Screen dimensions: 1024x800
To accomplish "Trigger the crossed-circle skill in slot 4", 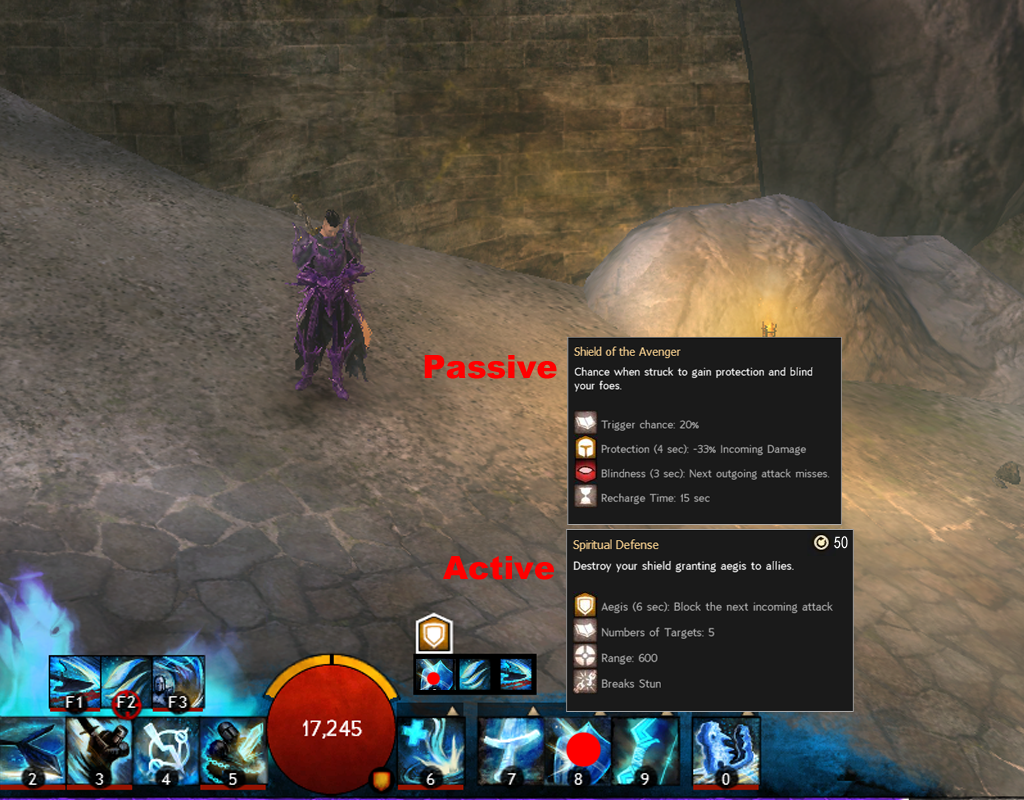I will (165, 750).
